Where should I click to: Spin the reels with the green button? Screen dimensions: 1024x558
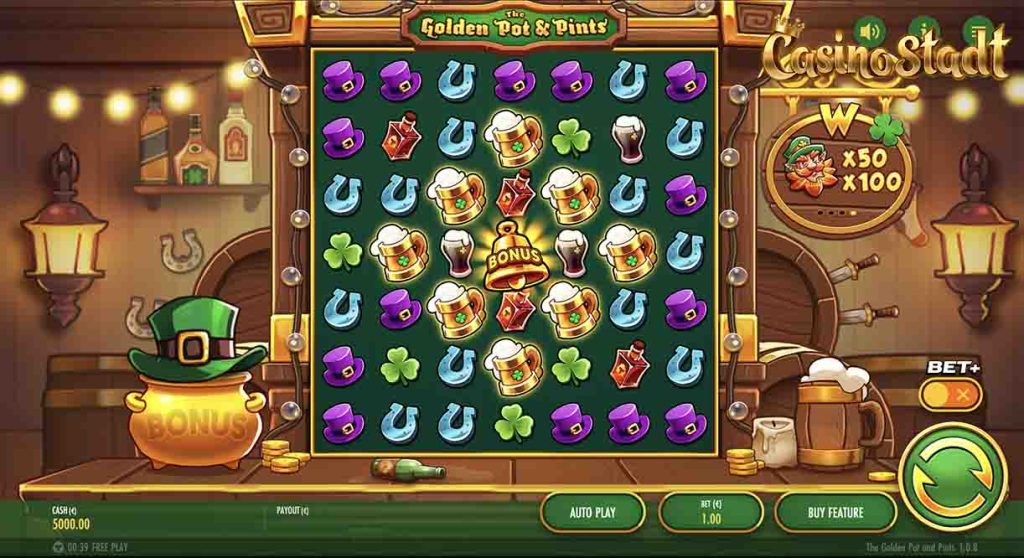coord(952,475)
